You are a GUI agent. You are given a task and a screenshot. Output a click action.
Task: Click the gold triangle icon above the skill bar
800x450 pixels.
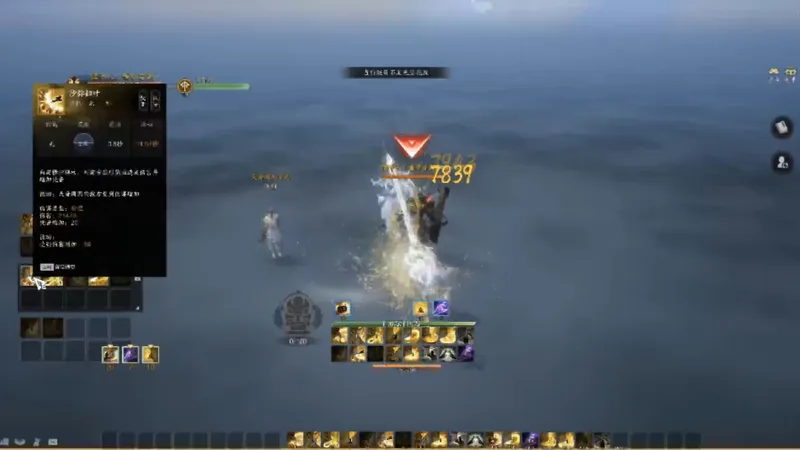[x=420, y=309]
